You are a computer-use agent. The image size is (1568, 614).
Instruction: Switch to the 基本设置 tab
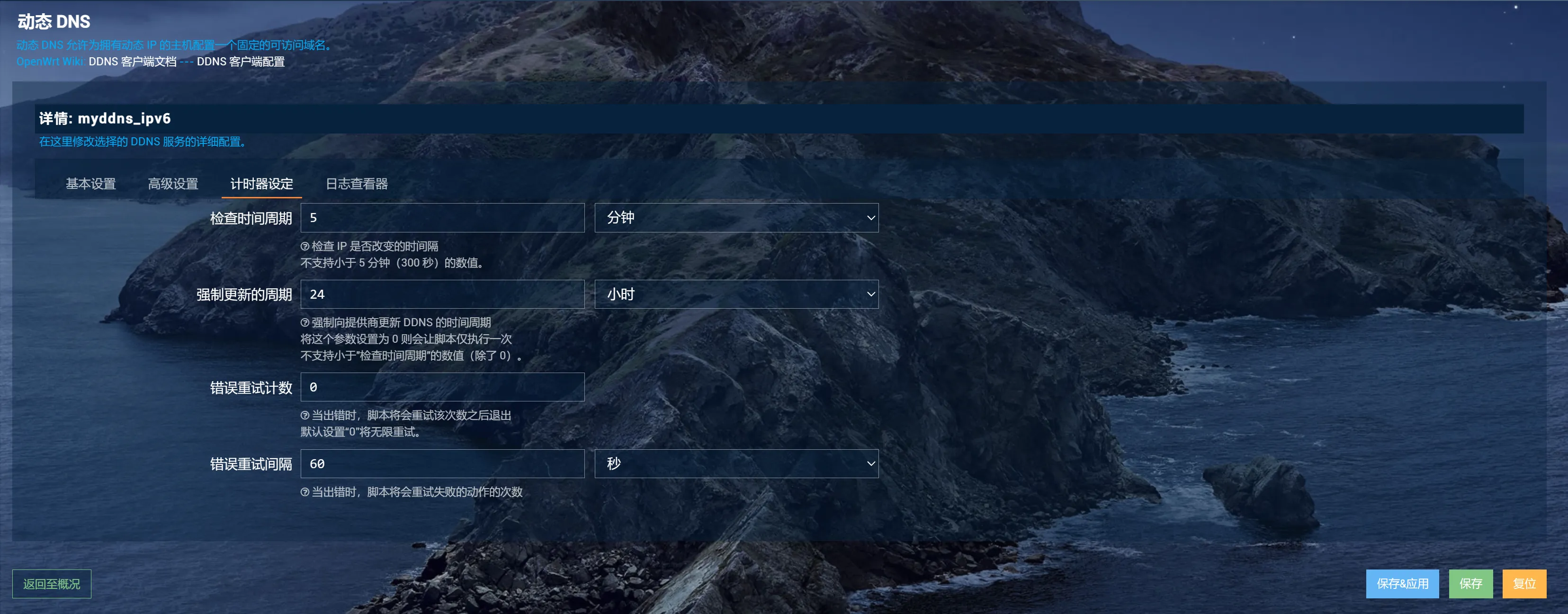(91, 184)
